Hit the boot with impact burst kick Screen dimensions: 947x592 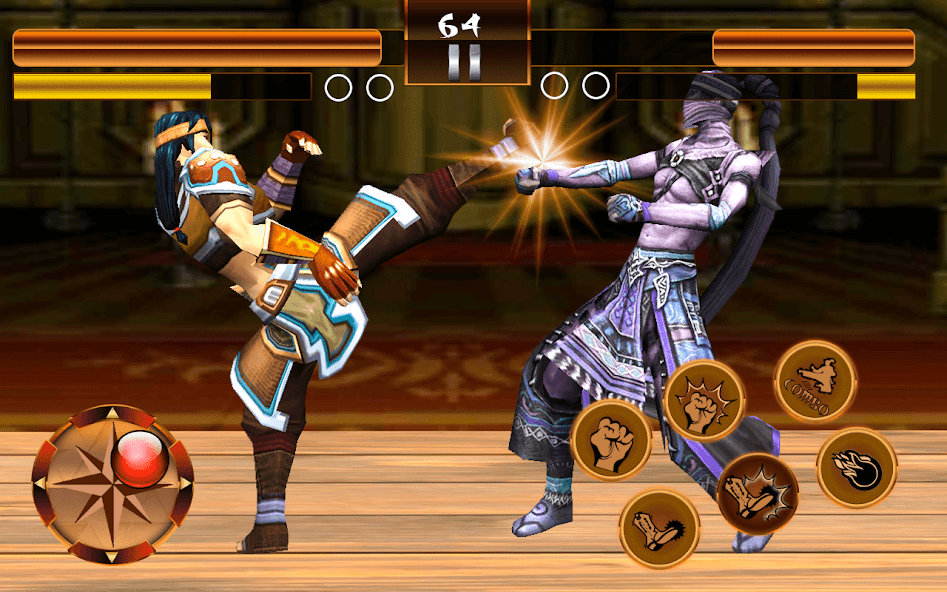coord(757,493)
